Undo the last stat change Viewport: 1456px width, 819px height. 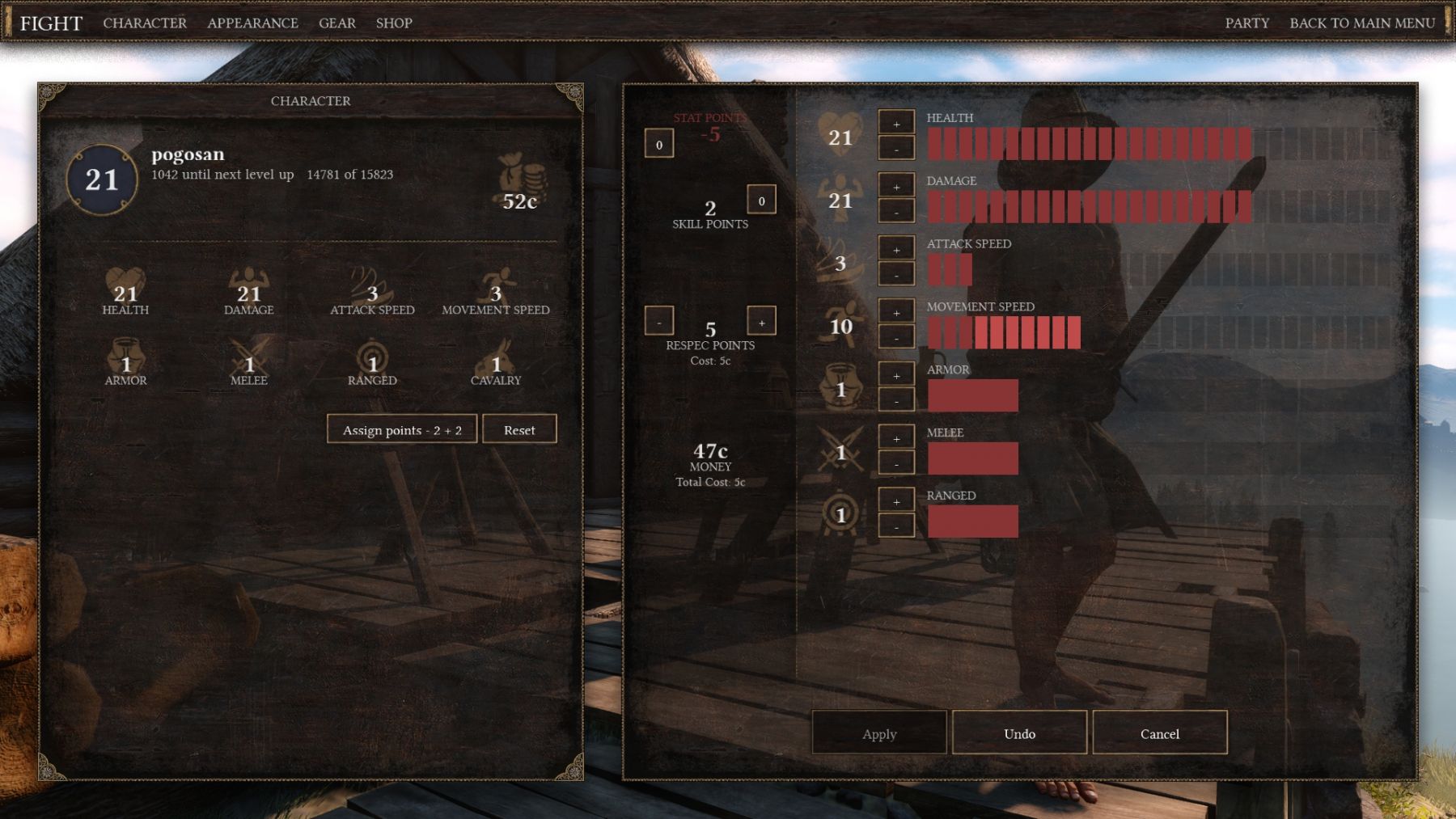point(1019,733)
